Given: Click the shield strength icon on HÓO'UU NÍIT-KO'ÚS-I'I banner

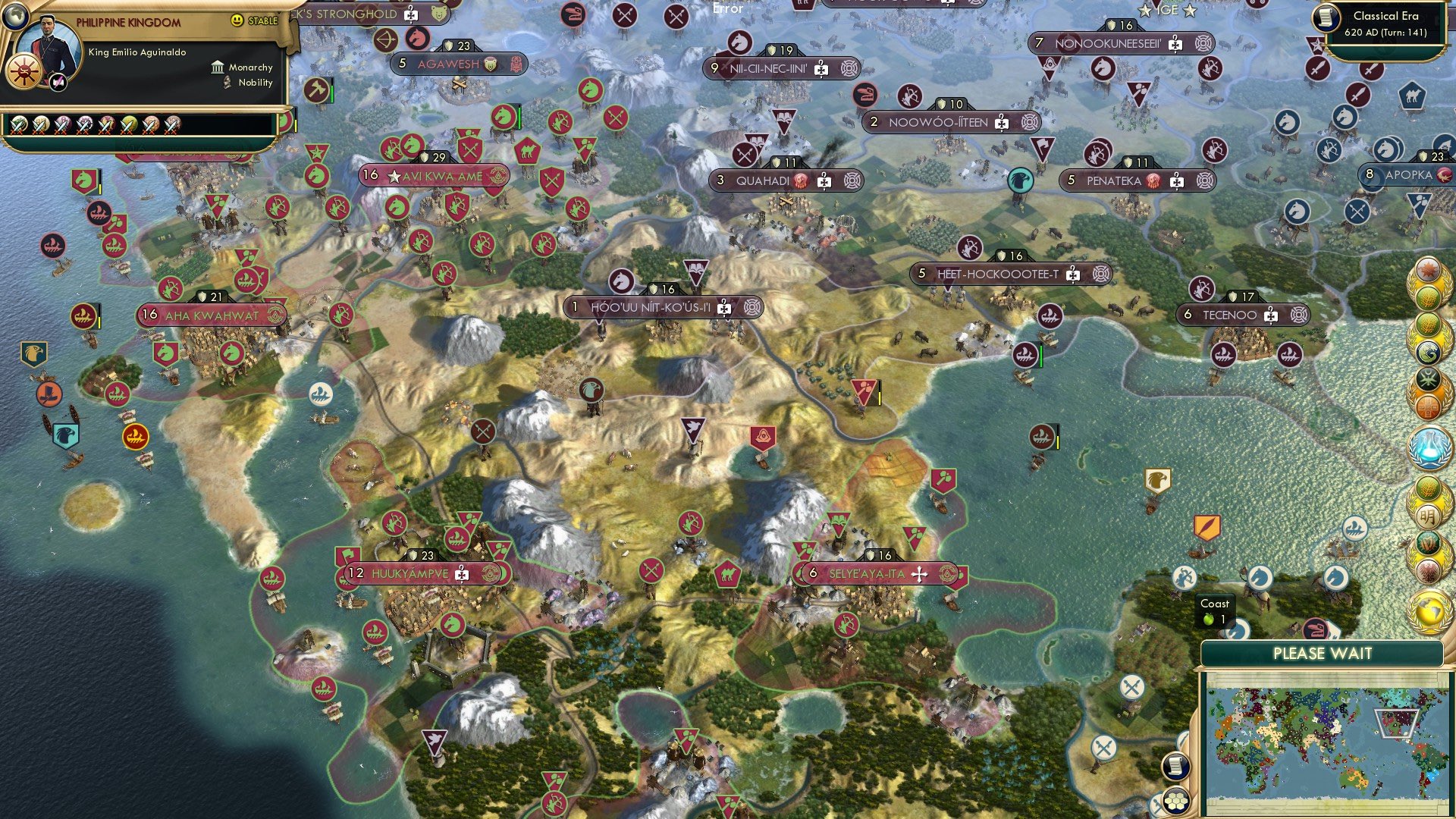Looking at the screenshot, I should pos(654,289).
